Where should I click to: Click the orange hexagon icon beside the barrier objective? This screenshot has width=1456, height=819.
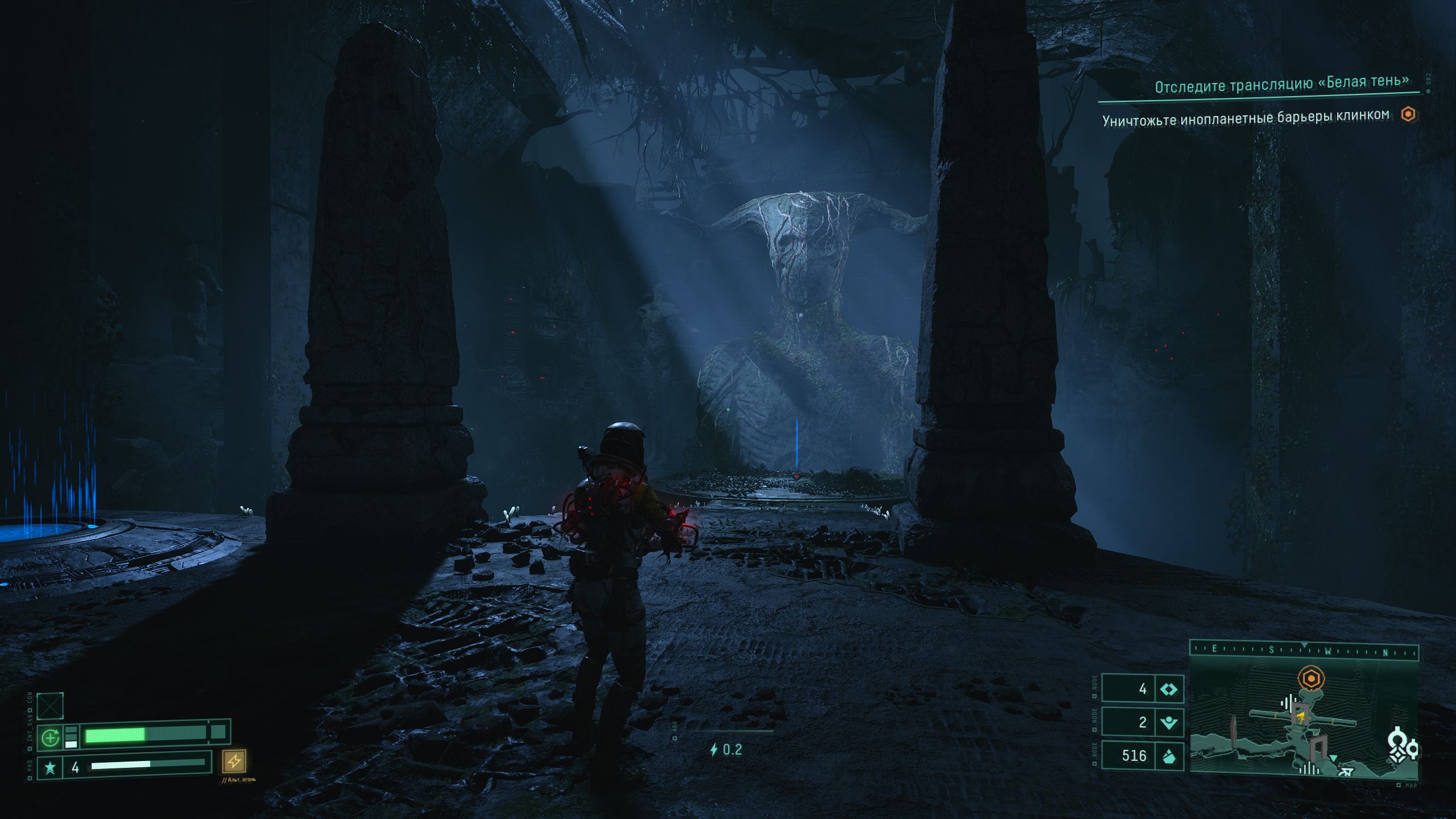tap(1408, 115)
